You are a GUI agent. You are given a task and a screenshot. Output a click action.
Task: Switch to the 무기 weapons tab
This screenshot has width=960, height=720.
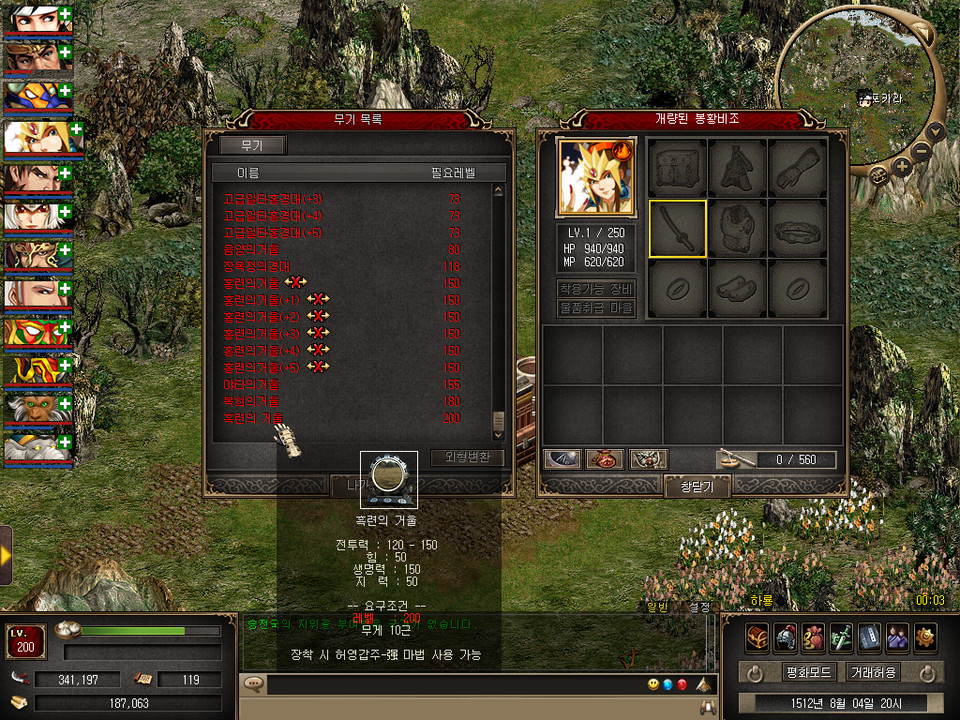coord(250,146)
